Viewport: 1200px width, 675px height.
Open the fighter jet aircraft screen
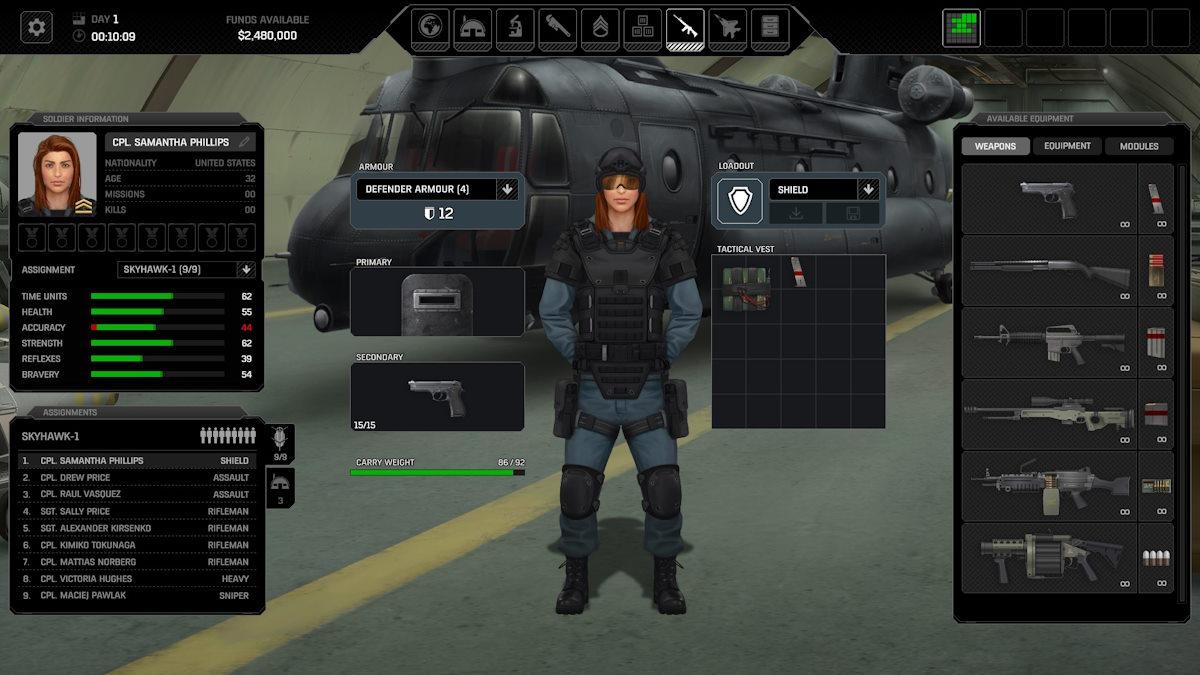click(x=727, y=27)
